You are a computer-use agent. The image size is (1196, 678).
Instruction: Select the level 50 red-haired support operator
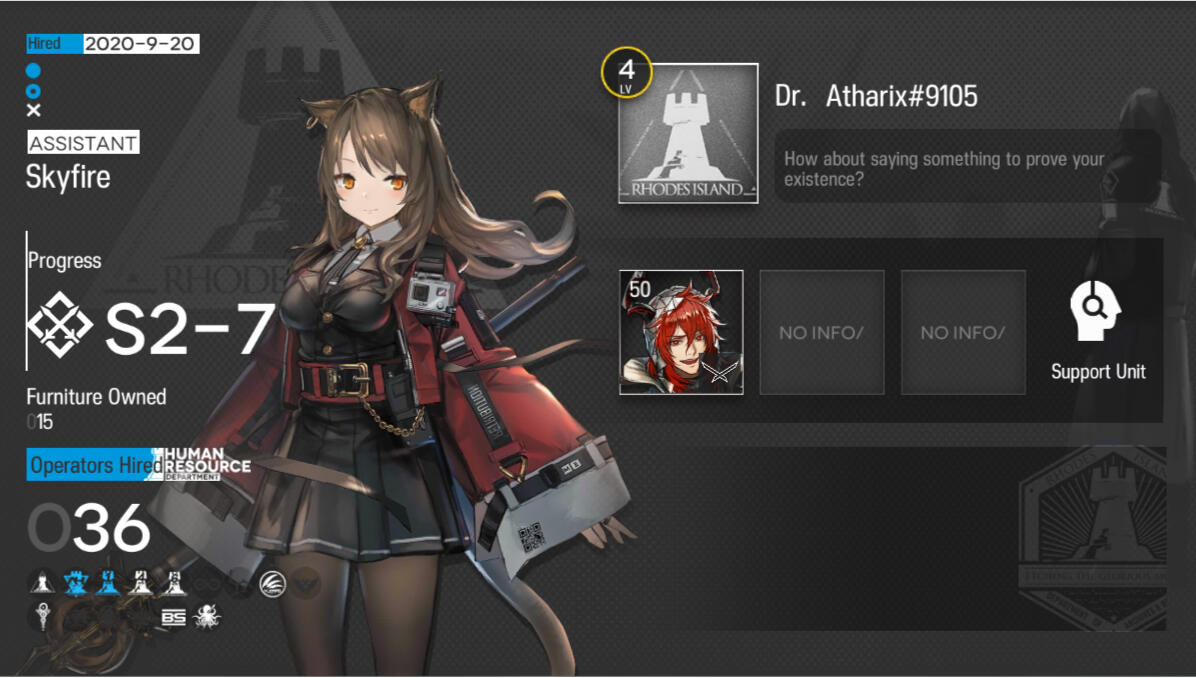click(x=681, y=332)
